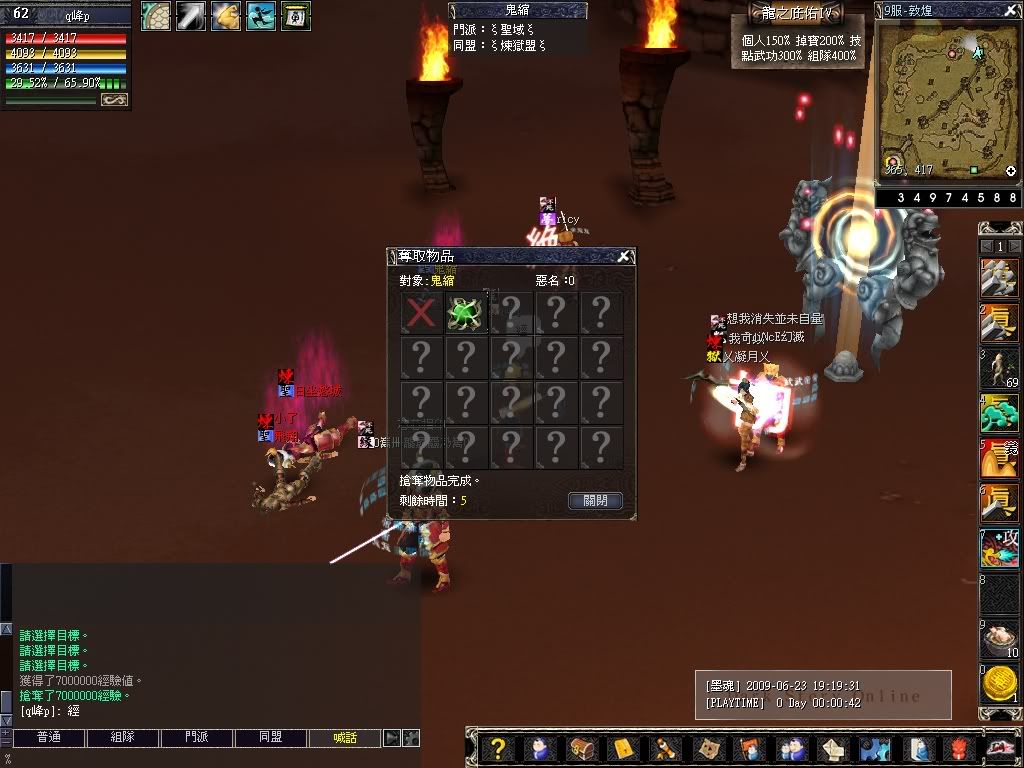The width and height of the screenshot is (1024, 768).
Task: Switch chat channel to 普通
Action: coord(48,738)
